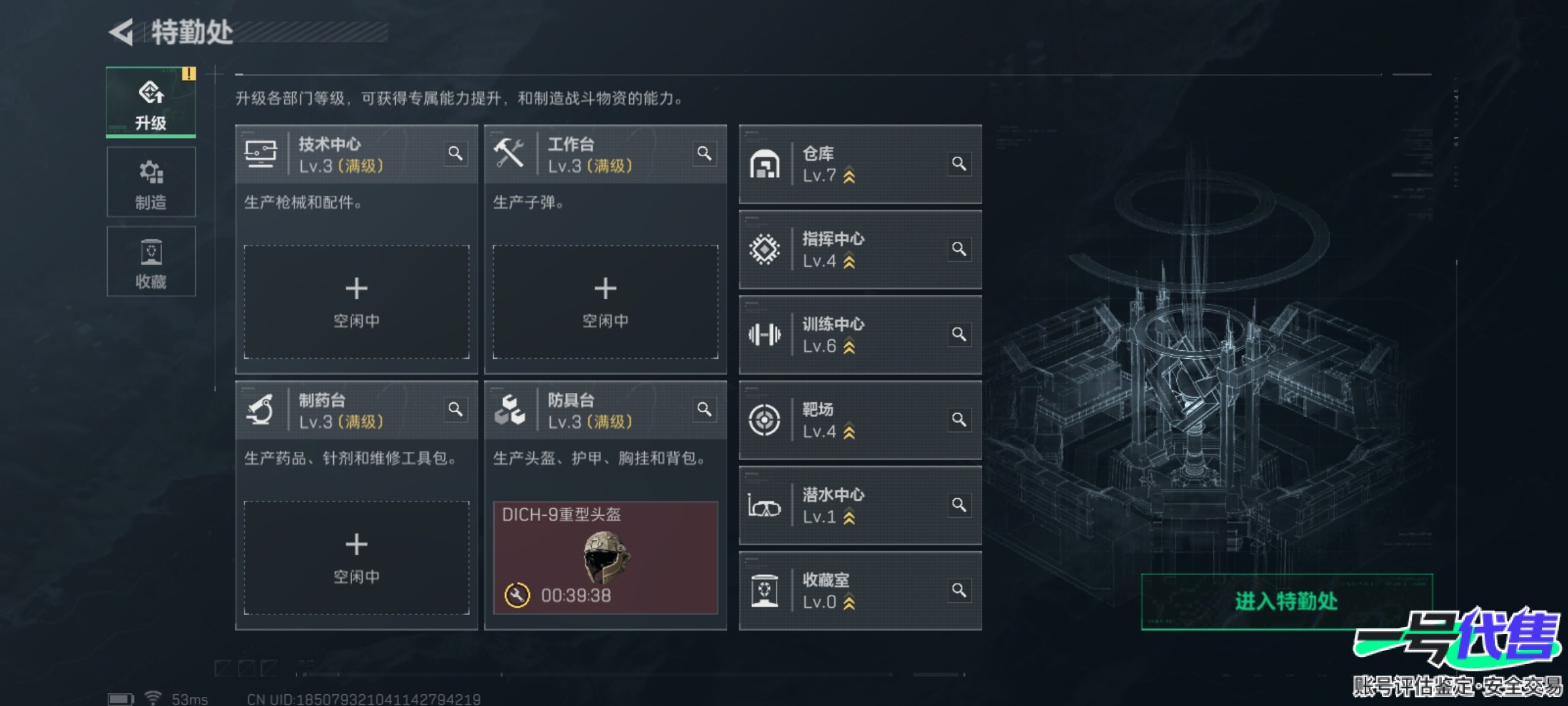Image resolution: width=1568 pixels, height=706 pixels.
Task: Click the 工作台 hammer-and-wrench icon
Action: pyautogui.click(x=511, y=154)
